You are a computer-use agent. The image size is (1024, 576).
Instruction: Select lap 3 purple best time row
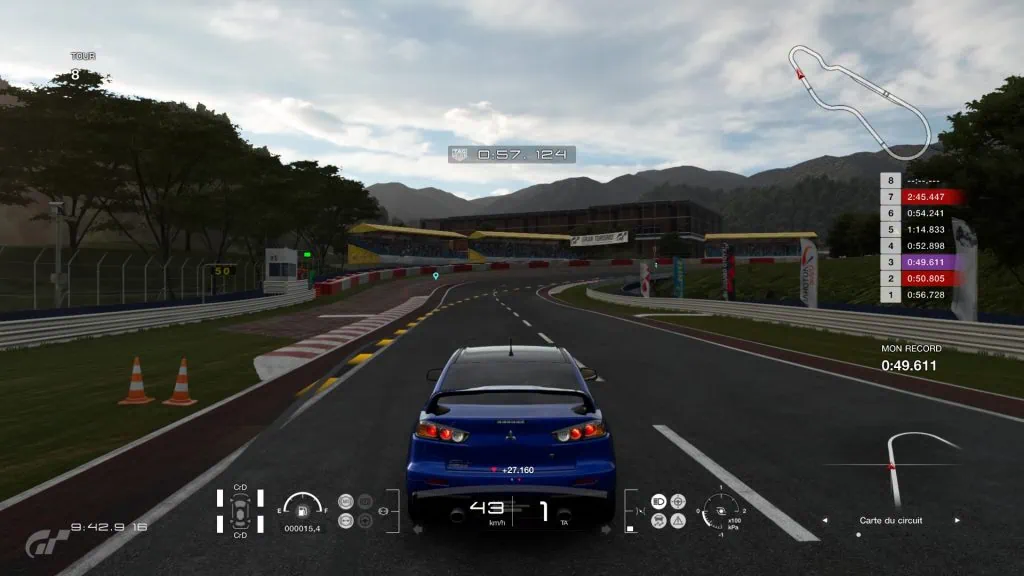(920, 261)
